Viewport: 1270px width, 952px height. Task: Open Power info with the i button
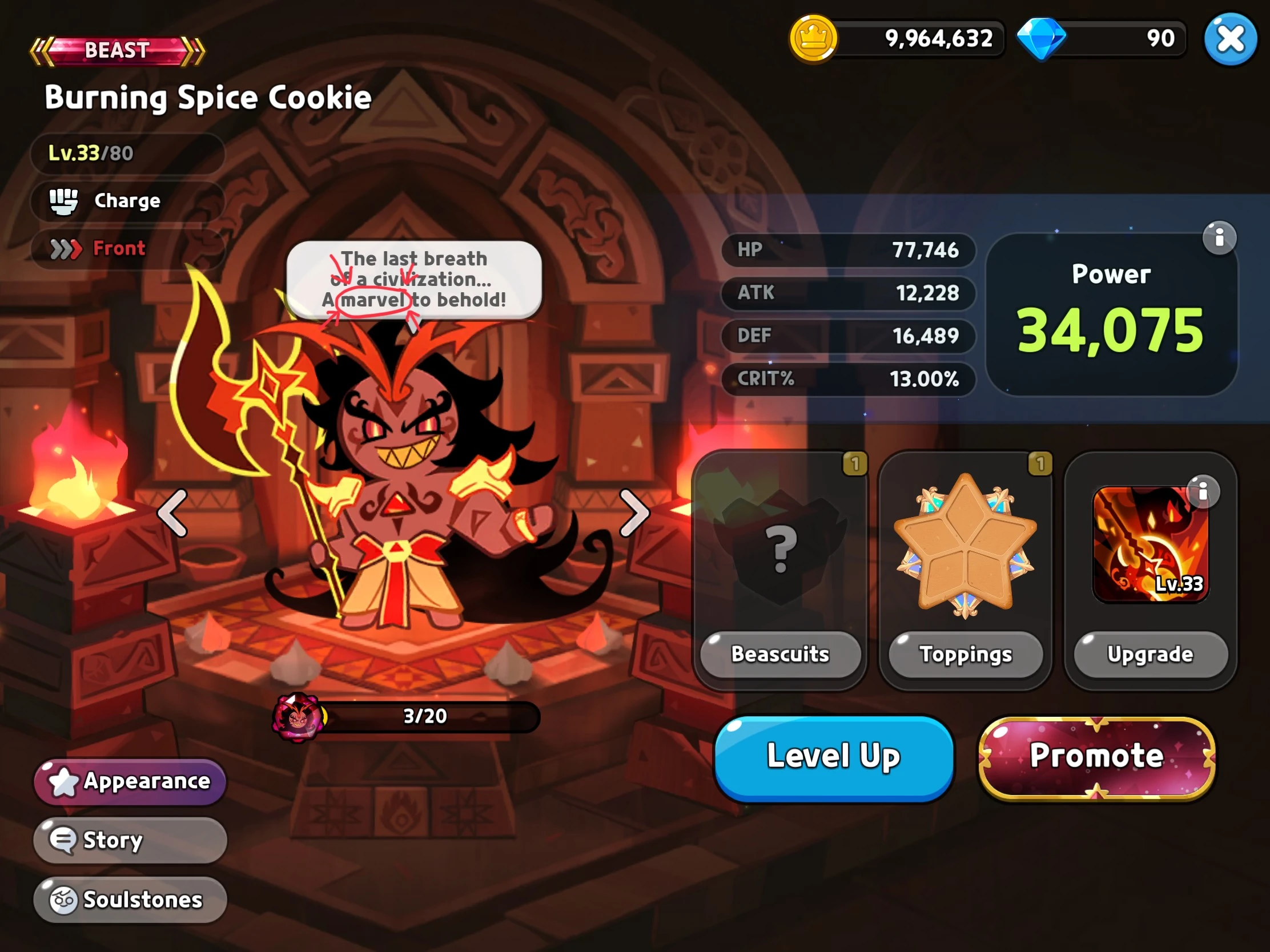[x=1220, y=237]
